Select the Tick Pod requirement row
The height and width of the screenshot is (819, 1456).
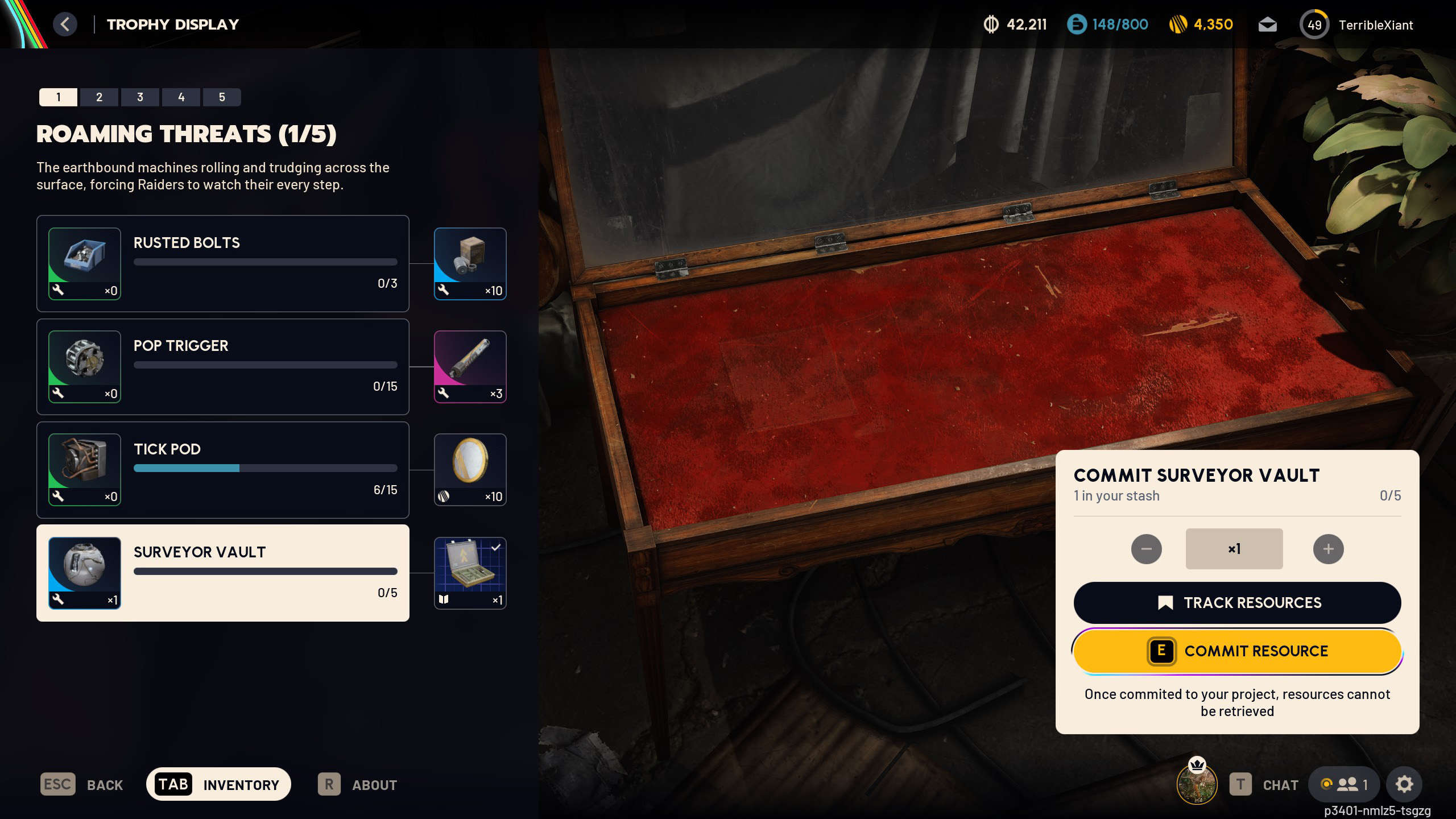(x=222, y=470)
